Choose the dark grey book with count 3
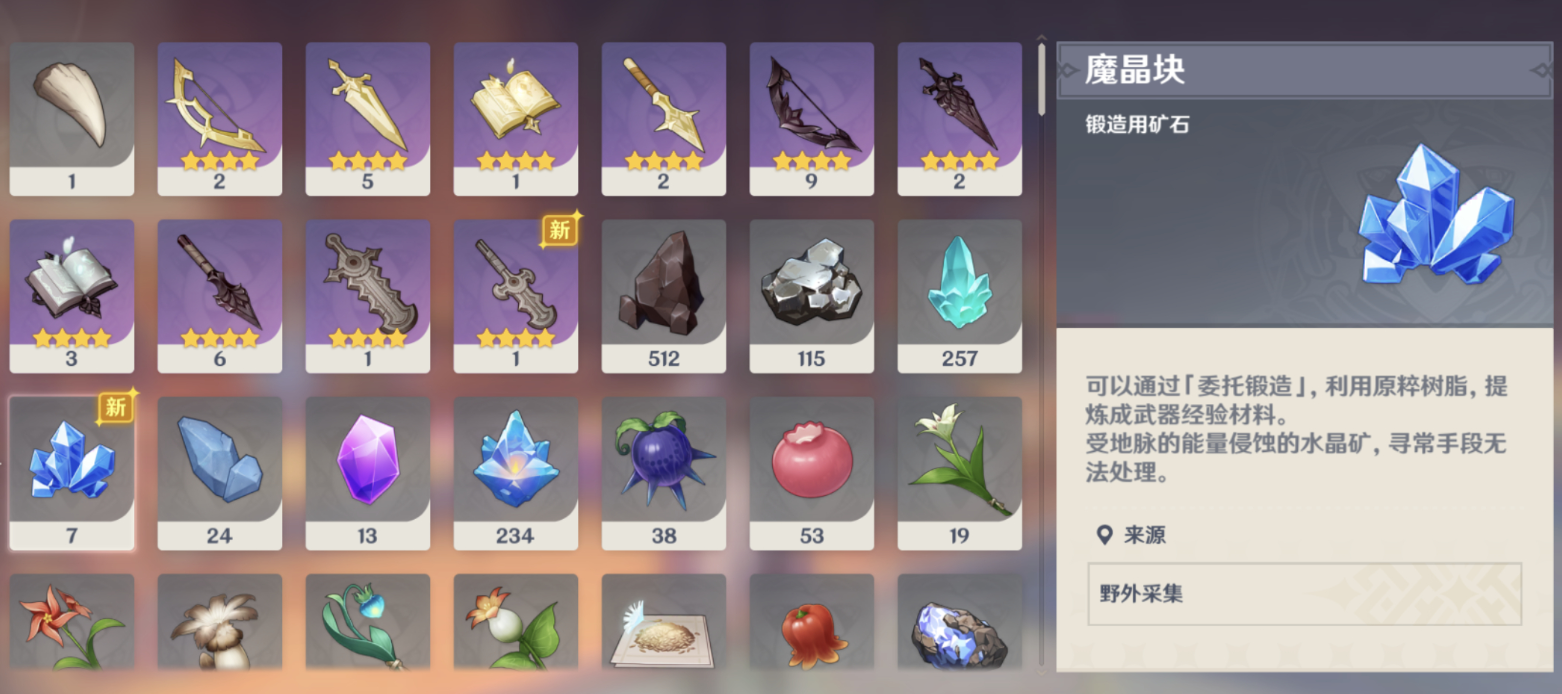The width and height of the screenshot is (1562, 694). (71, 295)
